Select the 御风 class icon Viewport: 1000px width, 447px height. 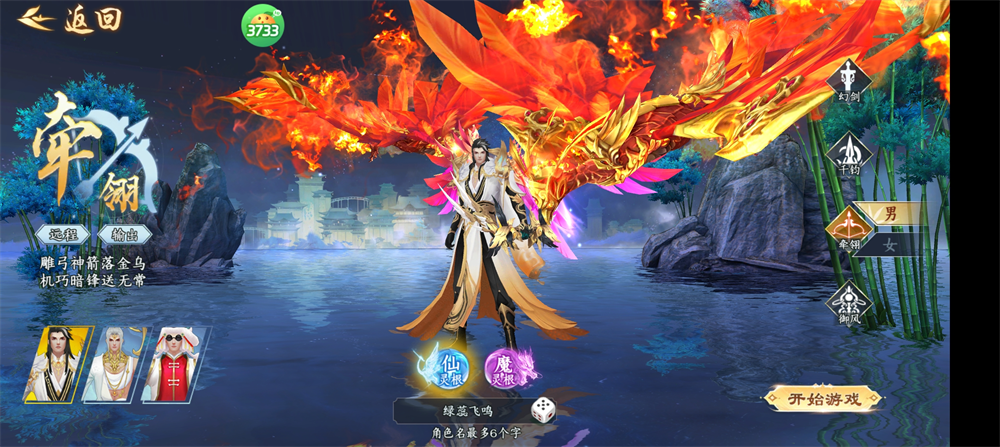(x=849, y=303)
